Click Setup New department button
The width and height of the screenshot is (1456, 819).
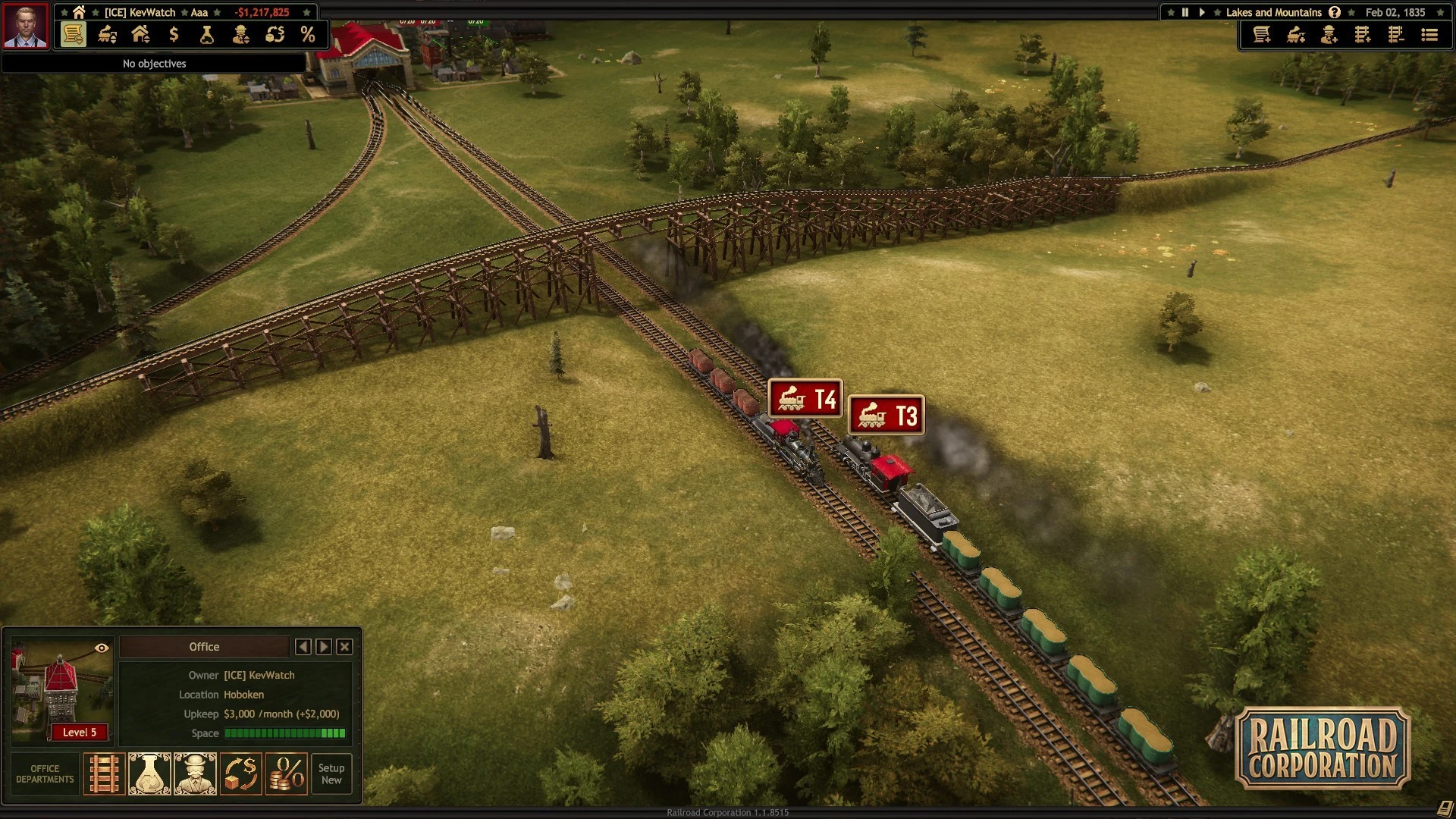pyautogui.click(x=331, y=774)
